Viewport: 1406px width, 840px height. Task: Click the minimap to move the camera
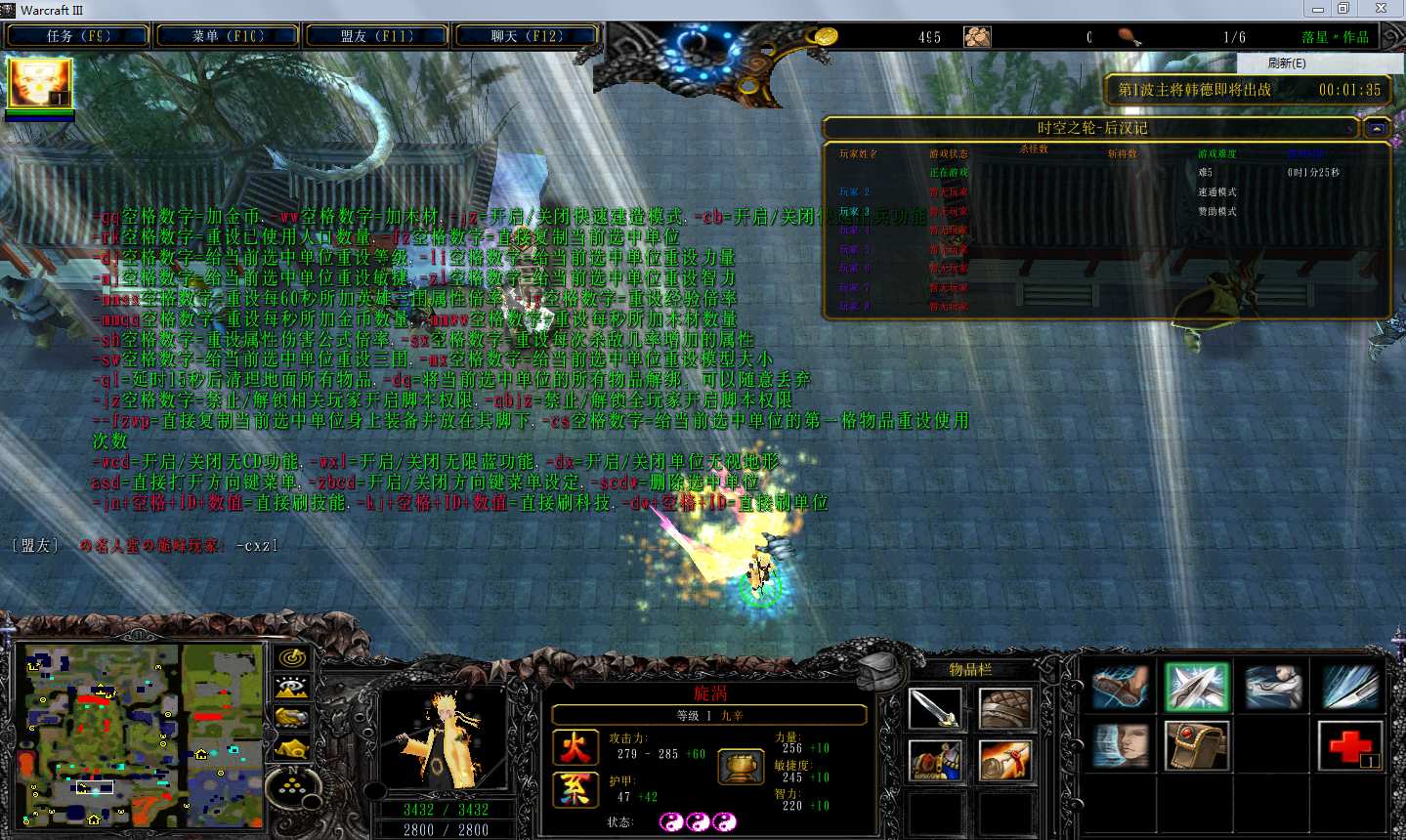tap(140, 735)
